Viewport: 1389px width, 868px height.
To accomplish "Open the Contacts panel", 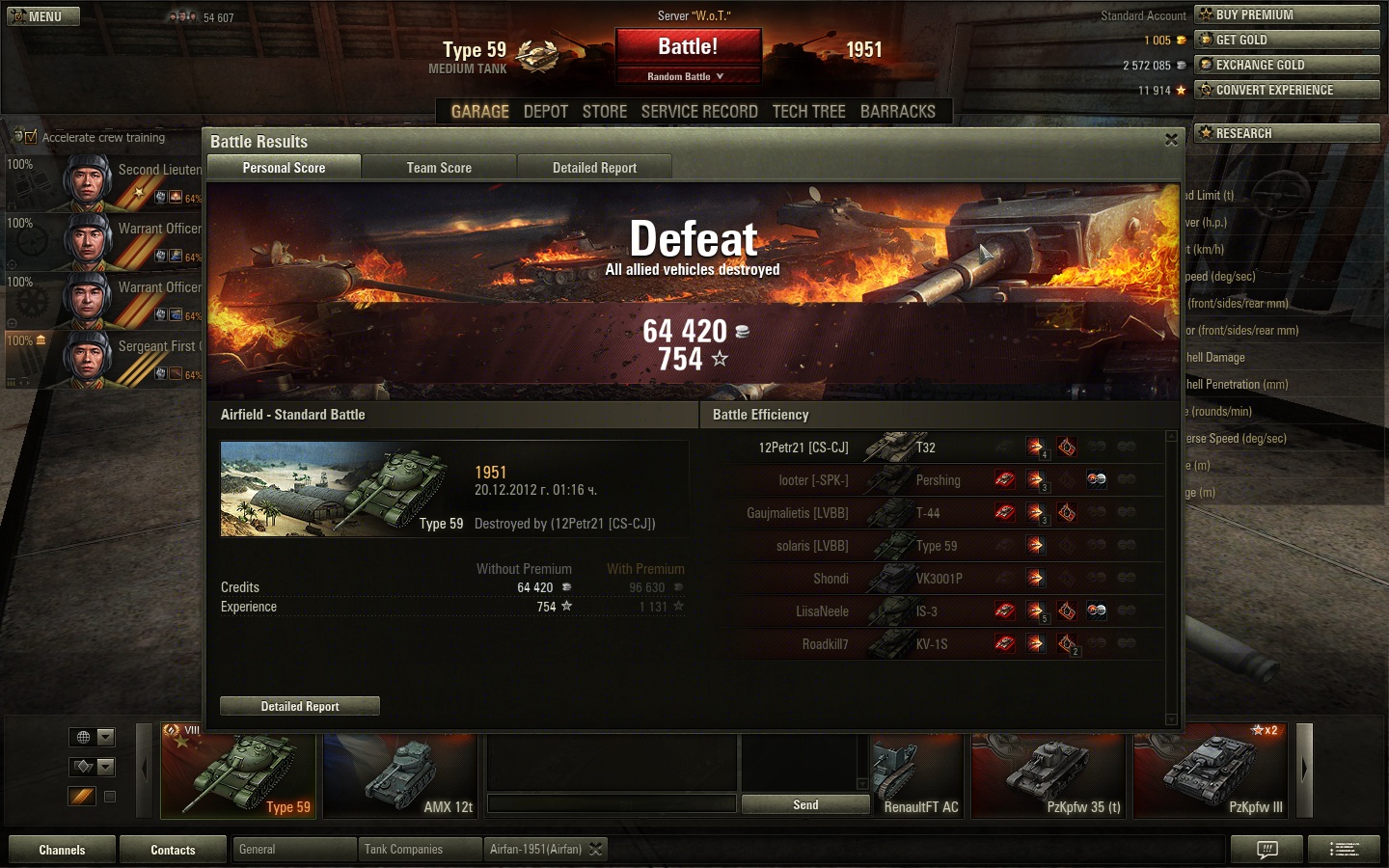I will click(x=173, y=850).
